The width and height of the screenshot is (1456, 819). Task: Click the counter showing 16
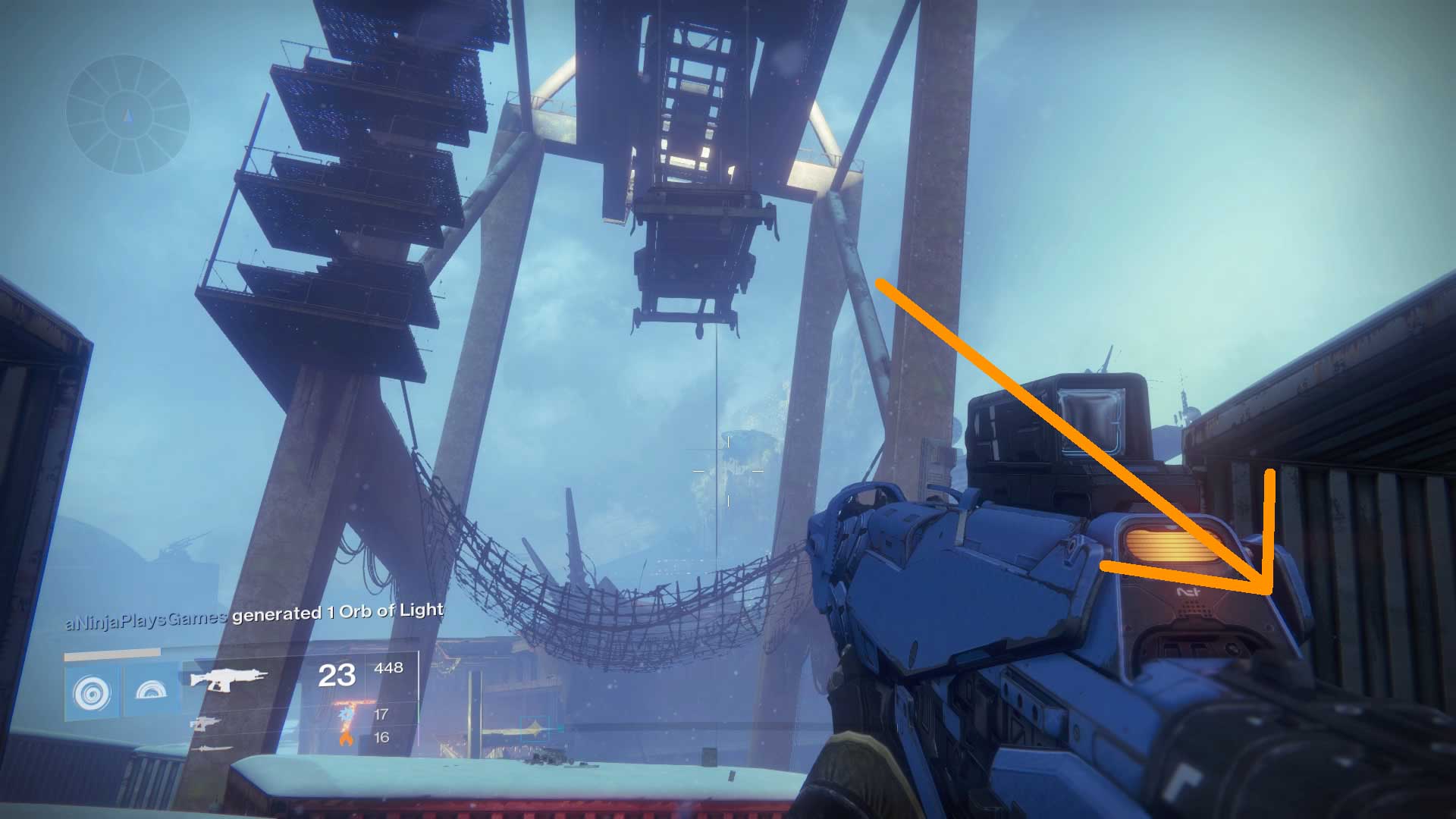click(383, 739)
